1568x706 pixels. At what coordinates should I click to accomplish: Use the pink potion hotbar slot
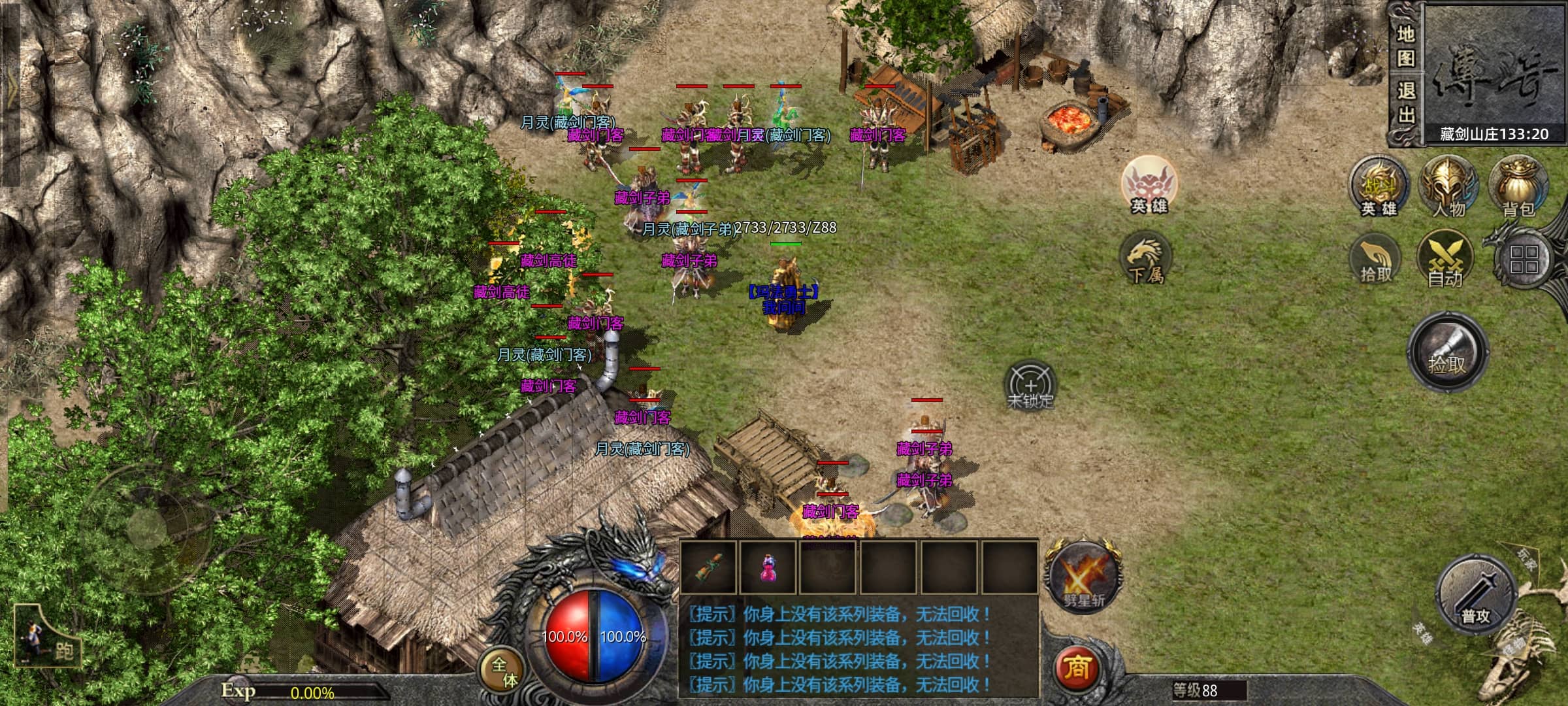768,567
